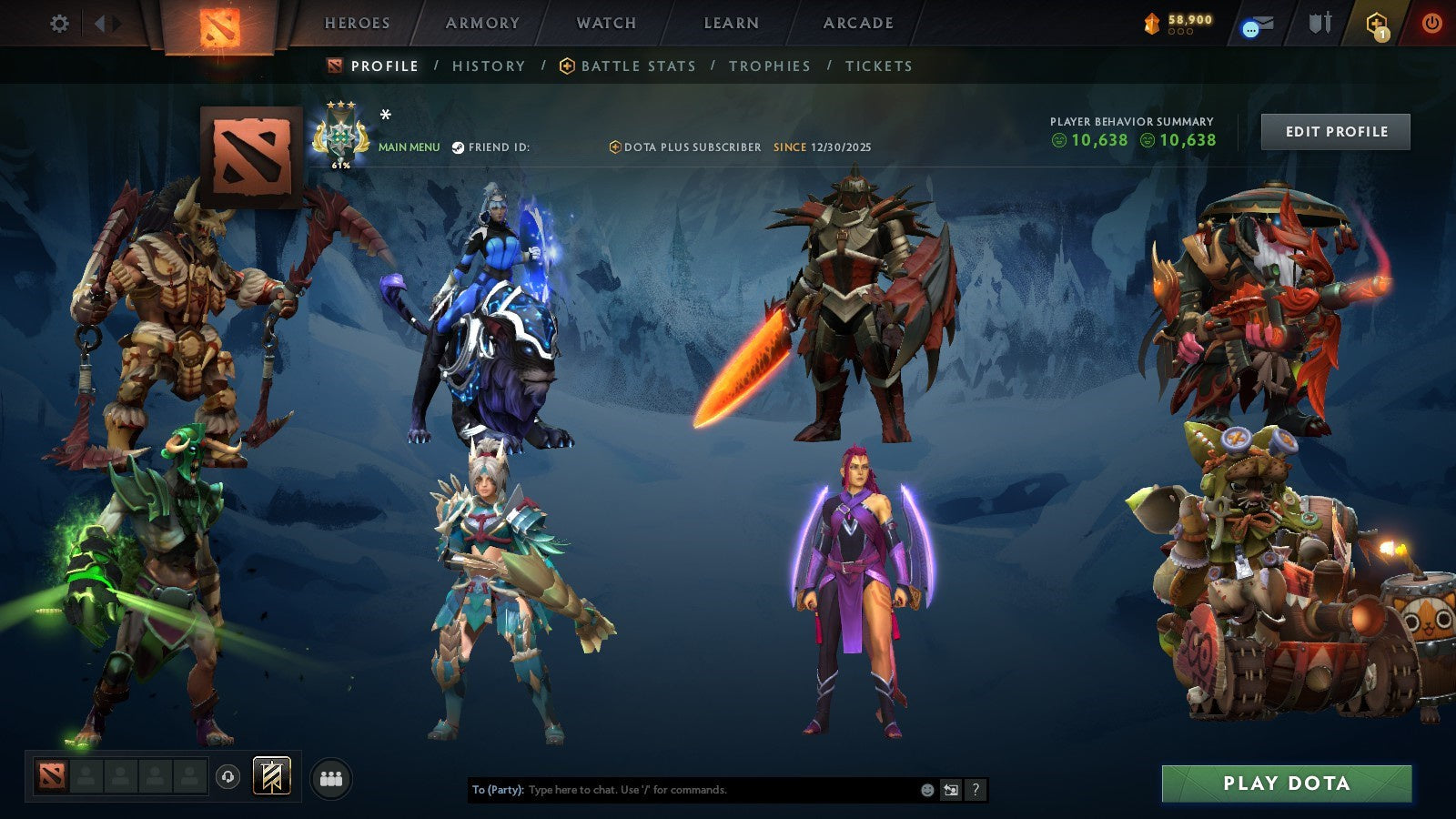Open the notifications envelope icon
Viewport: 1456px width, 819px height.
1257,24
